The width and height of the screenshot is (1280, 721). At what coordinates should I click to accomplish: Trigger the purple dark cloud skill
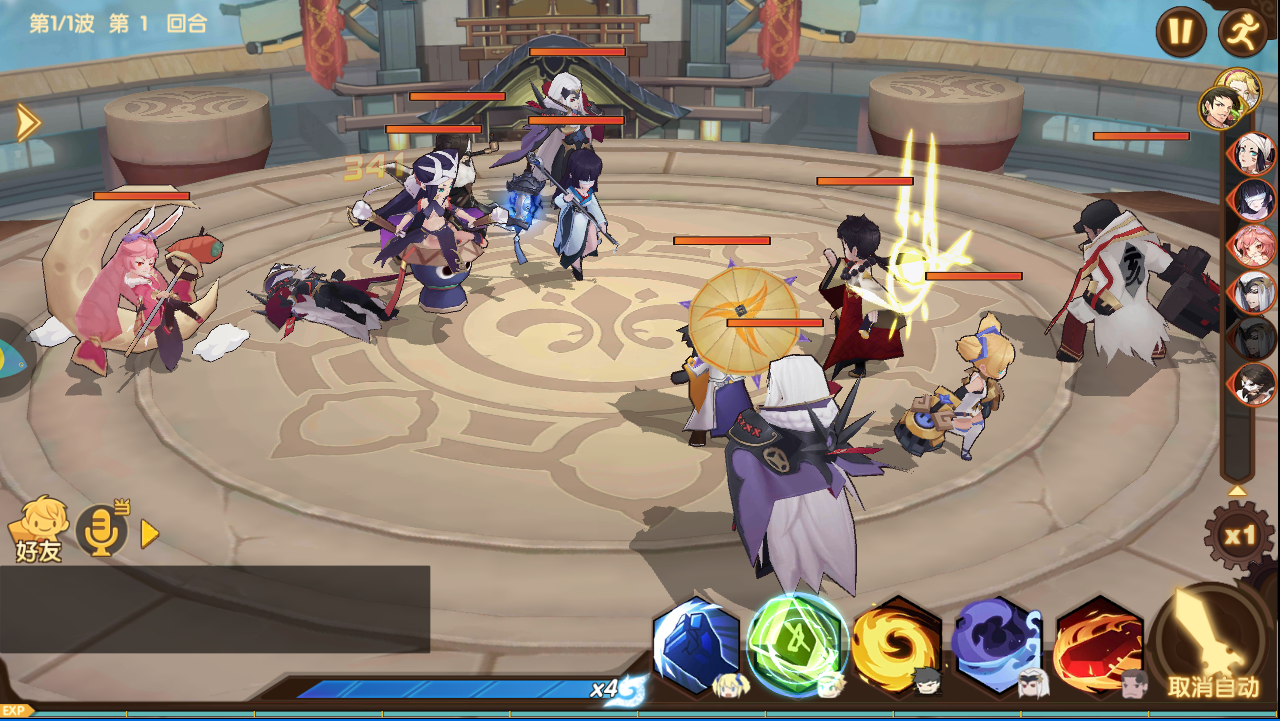997,645
